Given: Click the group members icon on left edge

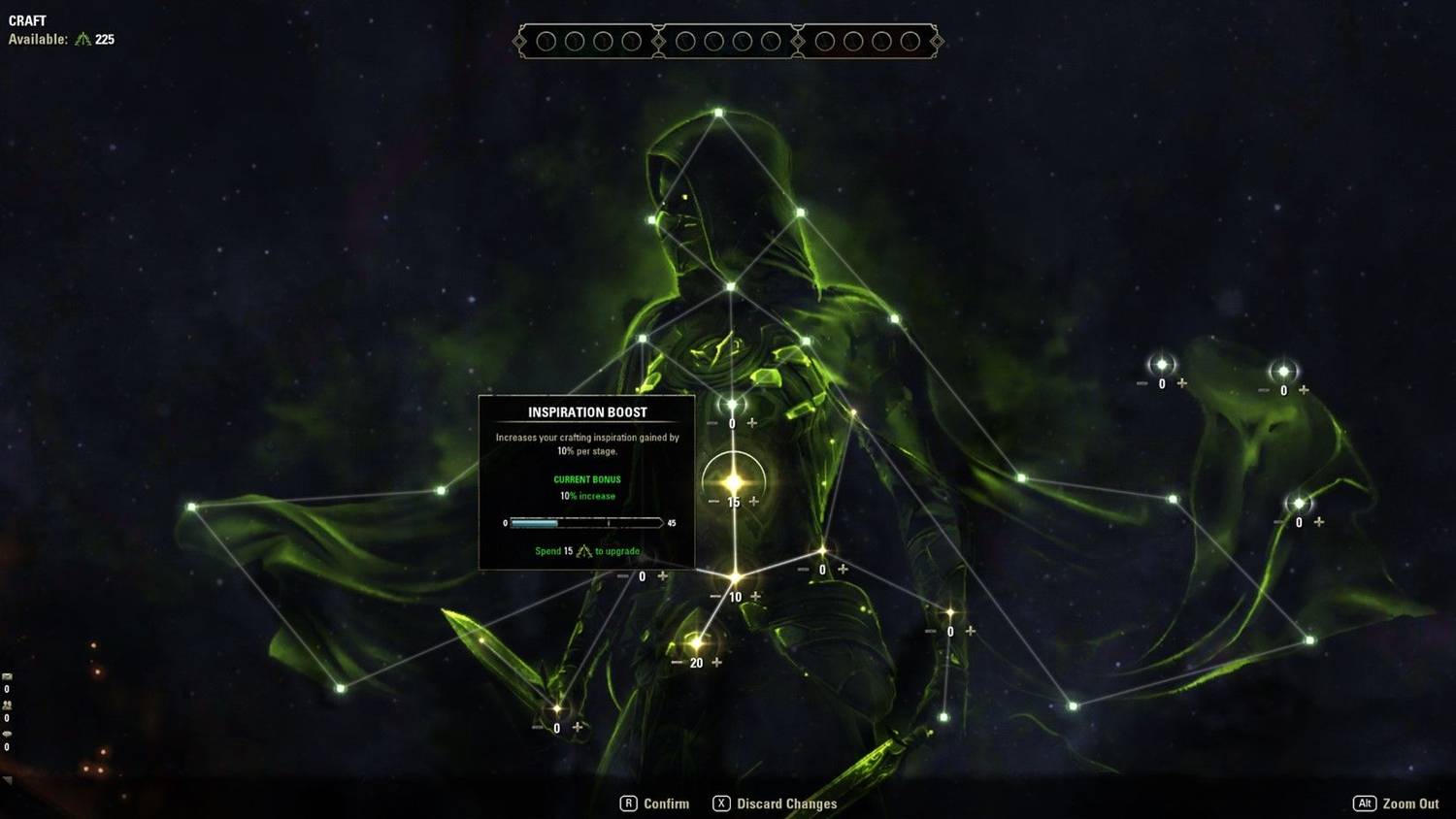Looking at the screenshot, I should [7, 704].
